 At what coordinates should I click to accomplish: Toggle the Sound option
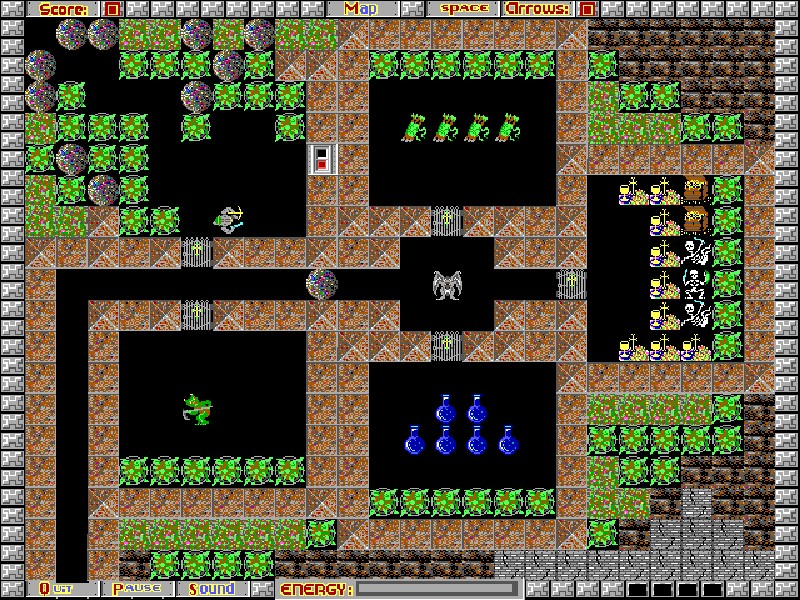[212, 589]
